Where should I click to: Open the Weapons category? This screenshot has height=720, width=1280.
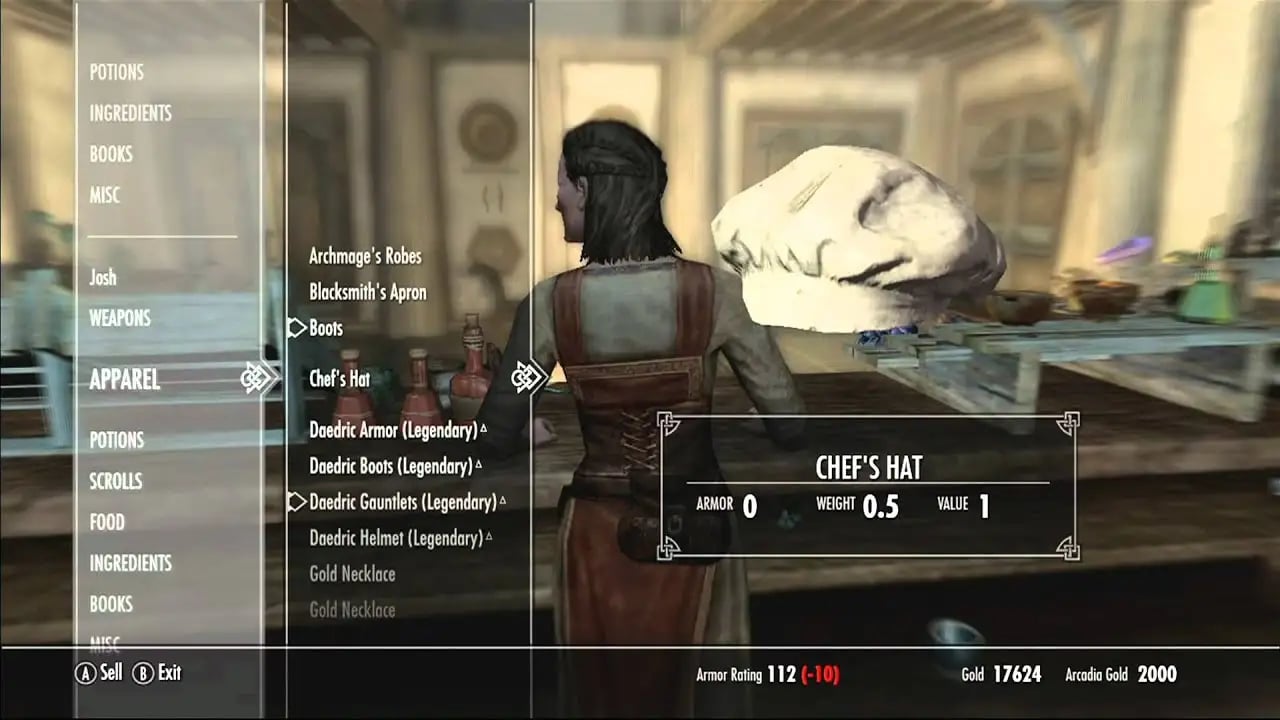[120, 318]
